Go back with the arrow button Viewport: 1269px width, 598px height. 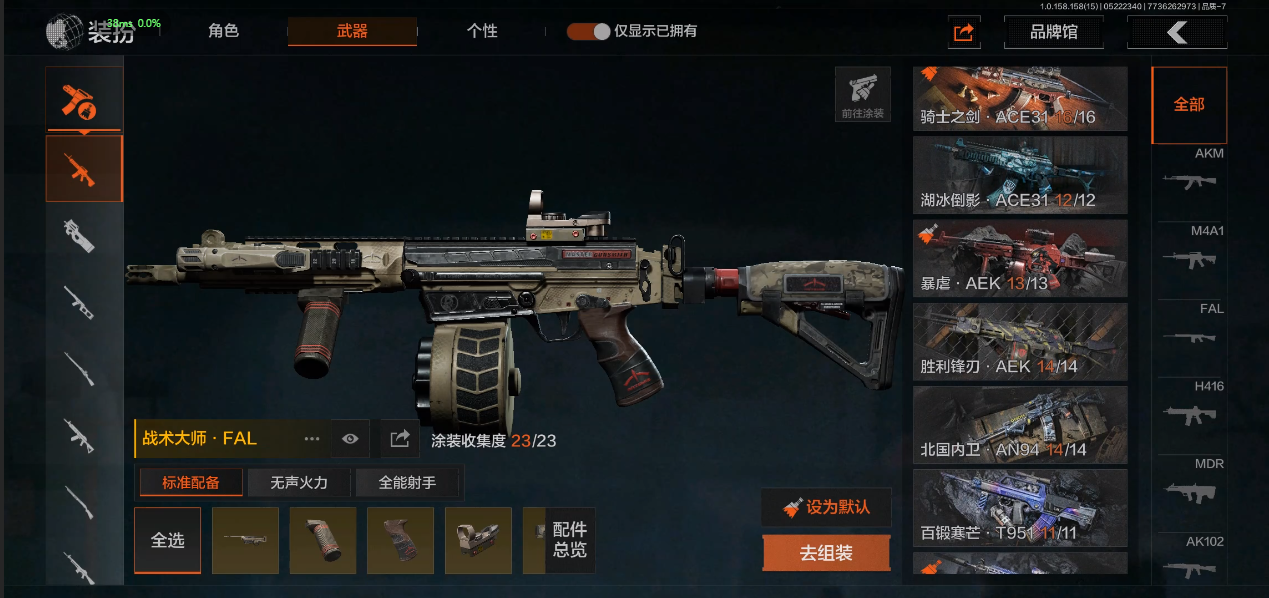(x=1177, y=32)
